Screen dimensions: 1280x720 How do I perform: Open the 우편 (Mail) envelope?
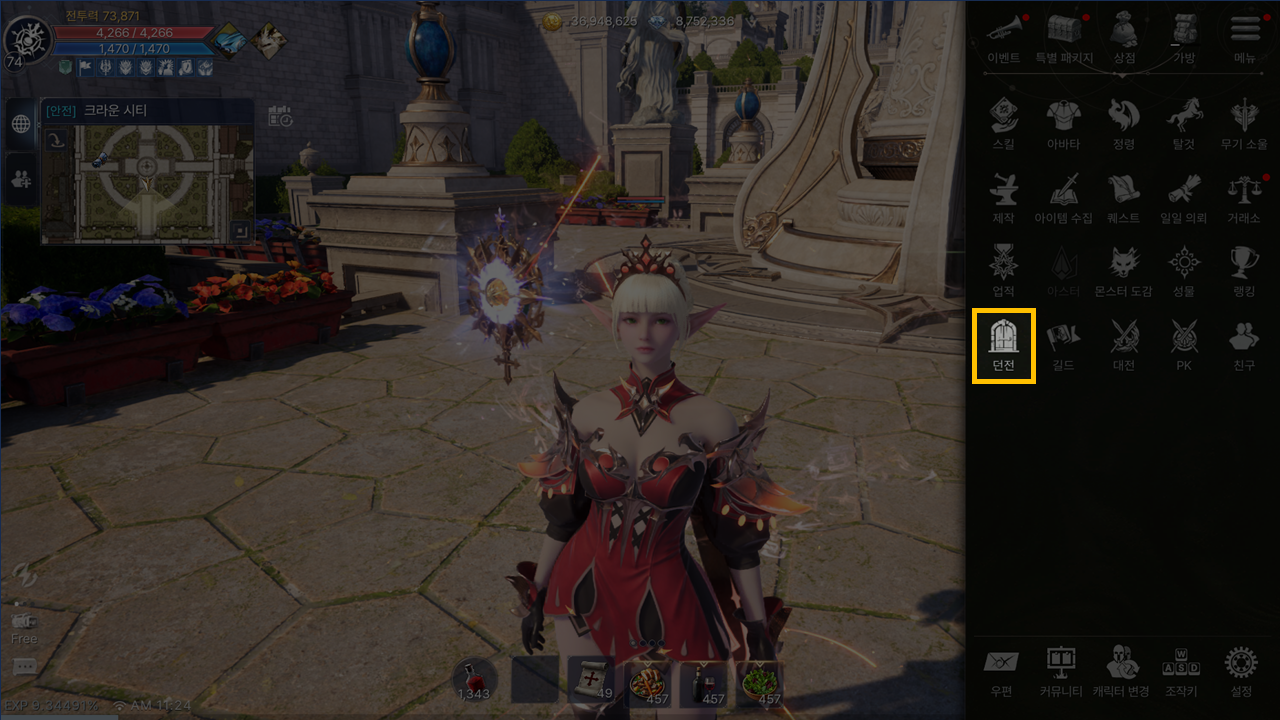[x=1001, y=670]
